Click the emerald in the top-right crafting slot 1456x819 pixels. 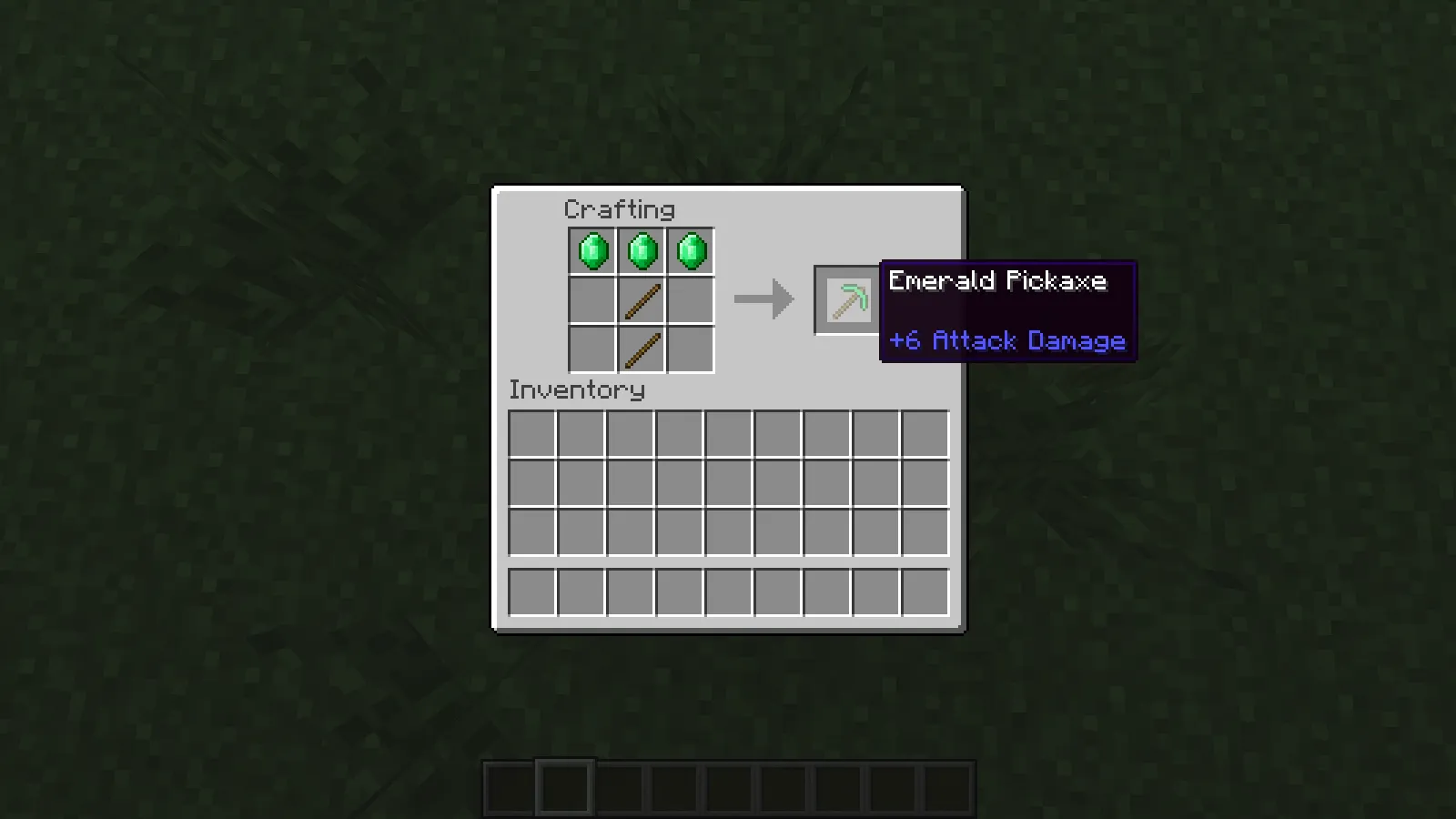click(690, 251)
